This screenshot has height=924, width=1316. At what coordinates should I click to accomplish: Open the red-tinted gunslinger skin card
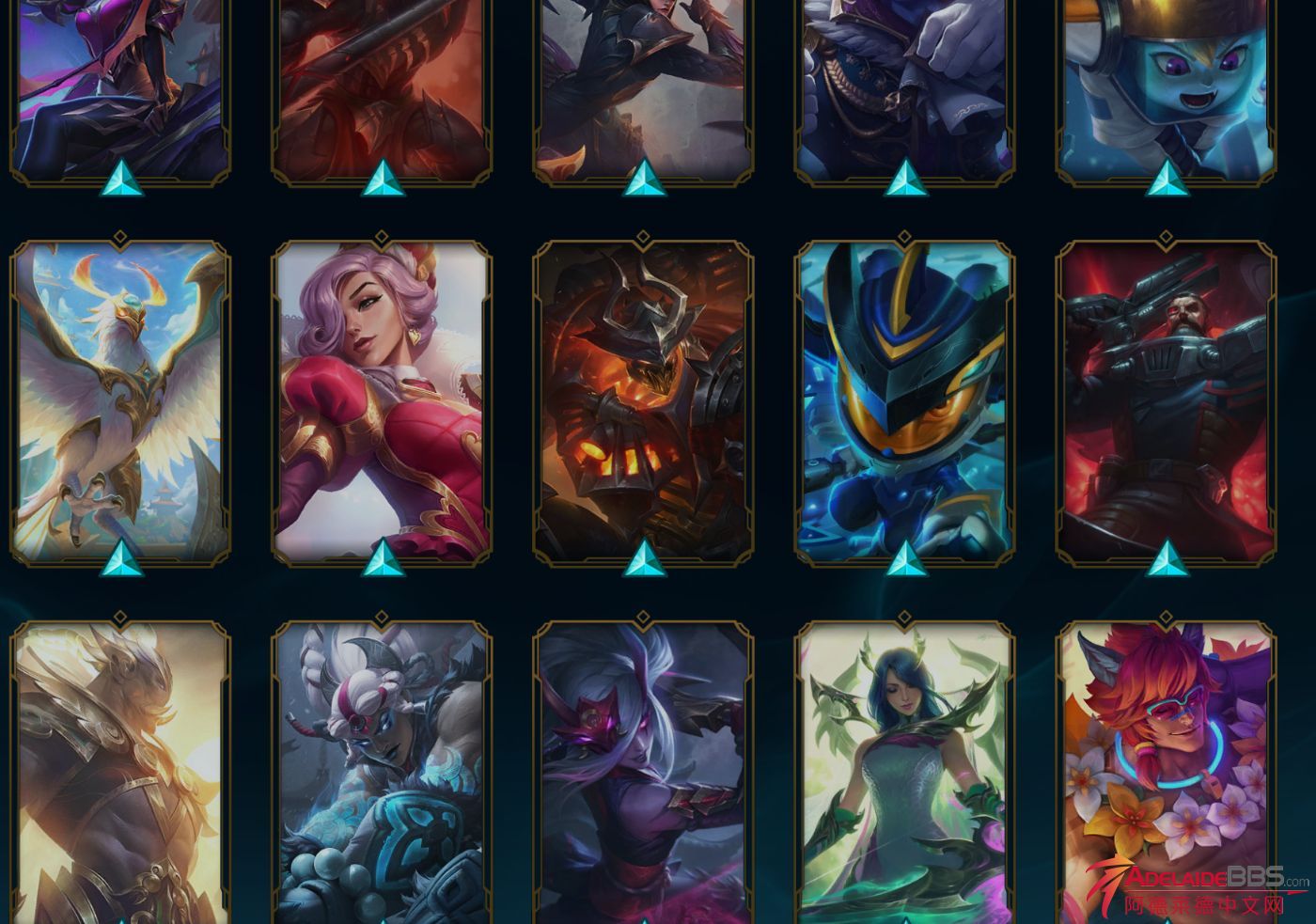1166,404
